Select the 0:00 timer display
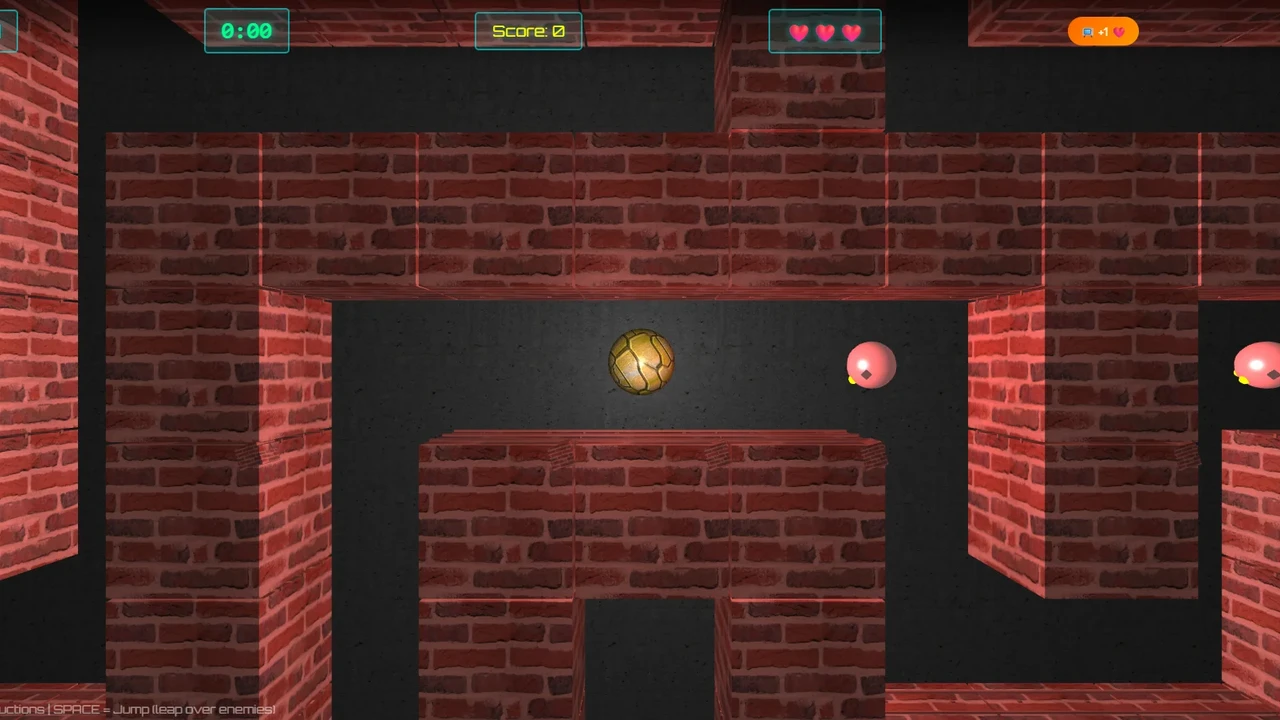1280x720 pixels. pos(246,31)
